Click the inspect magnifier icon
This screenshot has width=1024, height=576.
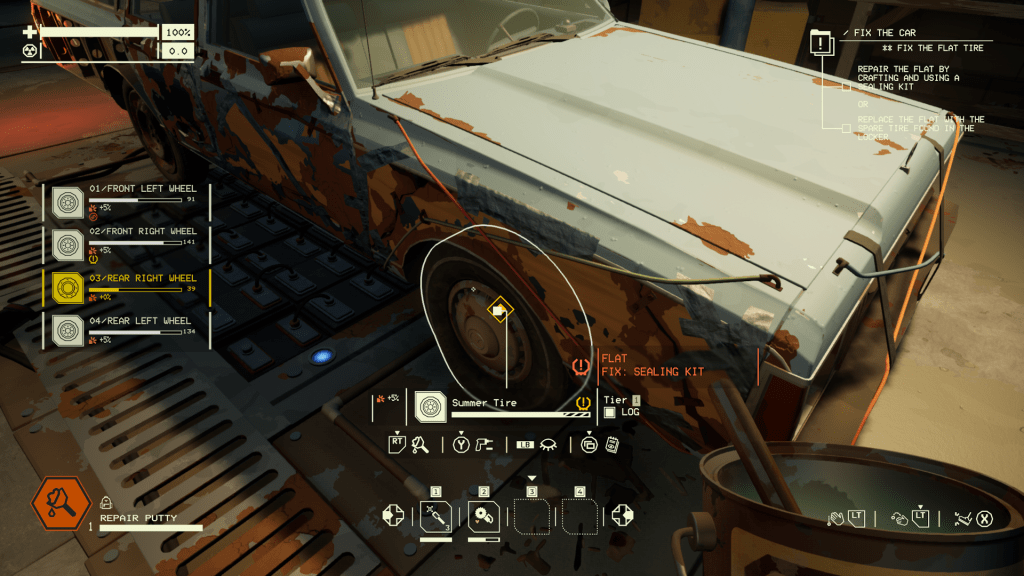click(420, 445)
